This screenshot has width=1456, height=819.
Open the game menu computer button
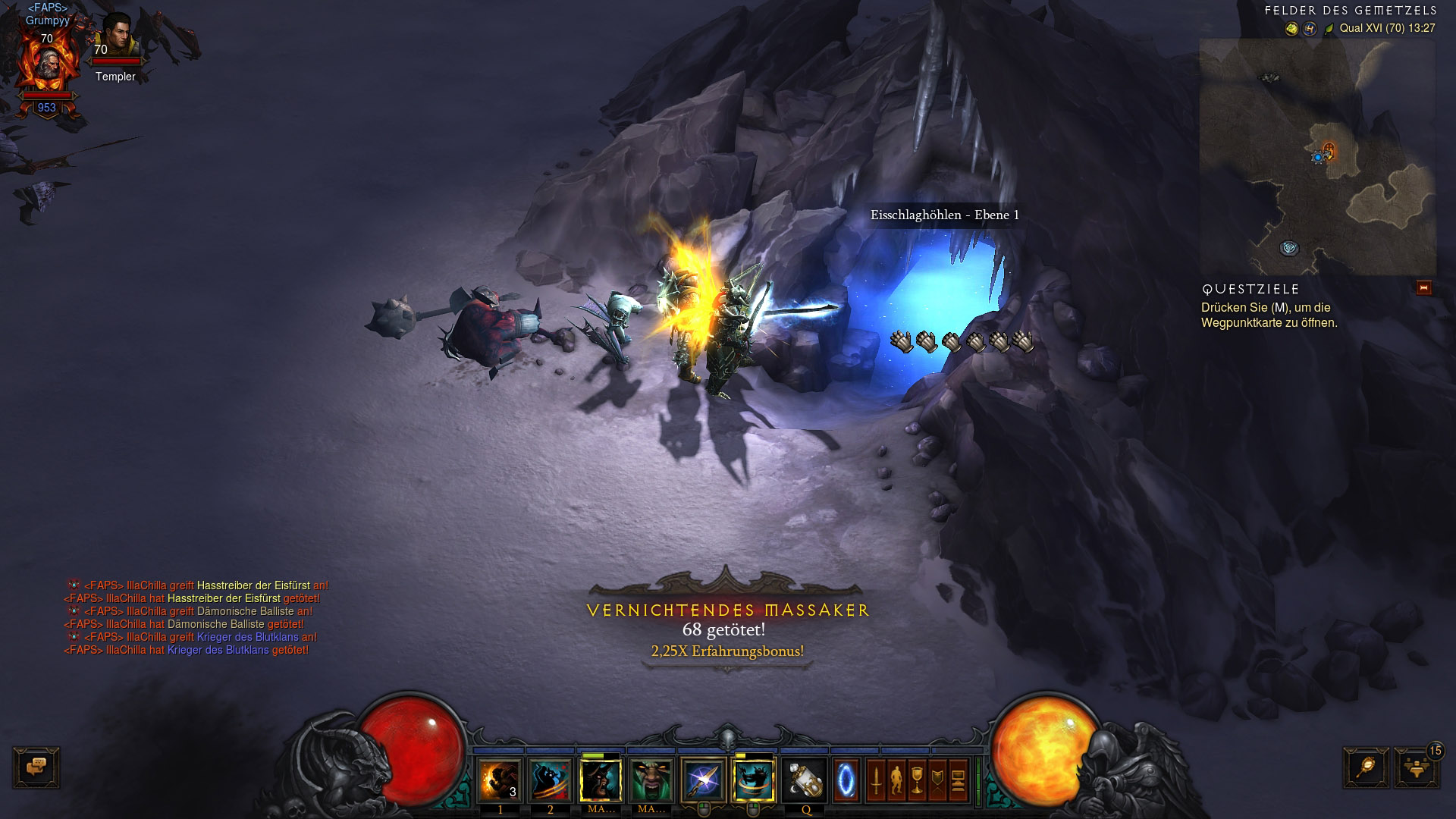pyautogui.click(x=959, y=780)
